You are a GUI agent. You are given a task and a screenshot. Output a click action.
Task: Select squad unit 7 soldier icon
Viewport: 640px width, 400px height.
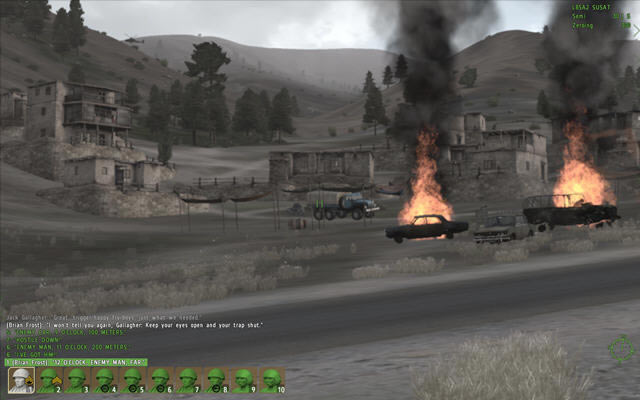[187, 380]
